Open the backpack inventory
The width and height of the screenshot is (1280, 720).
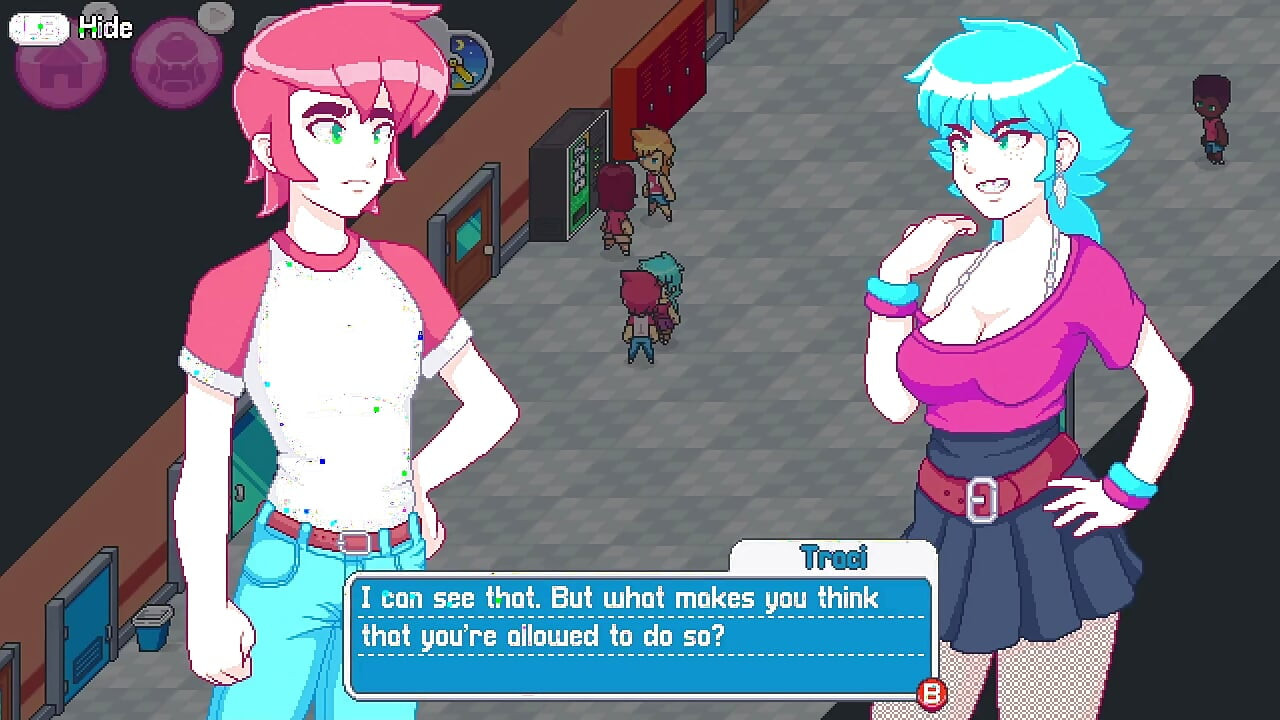click(x=176, y=64)
